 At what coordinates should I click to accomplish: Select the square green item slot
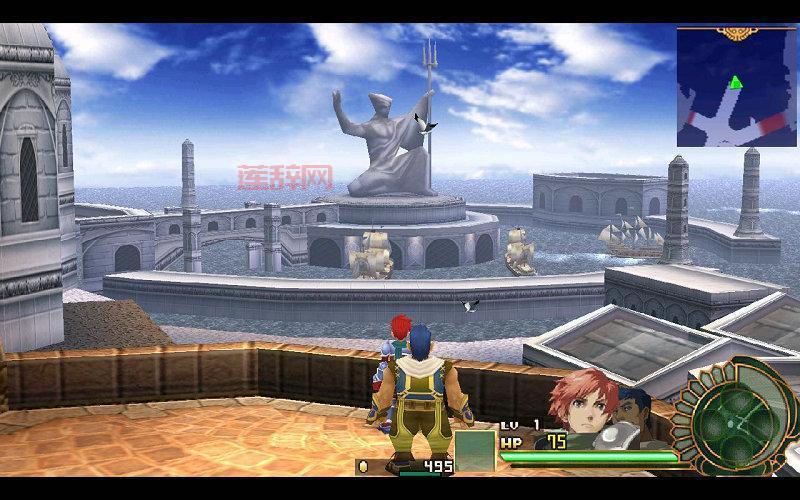(475, 449)
